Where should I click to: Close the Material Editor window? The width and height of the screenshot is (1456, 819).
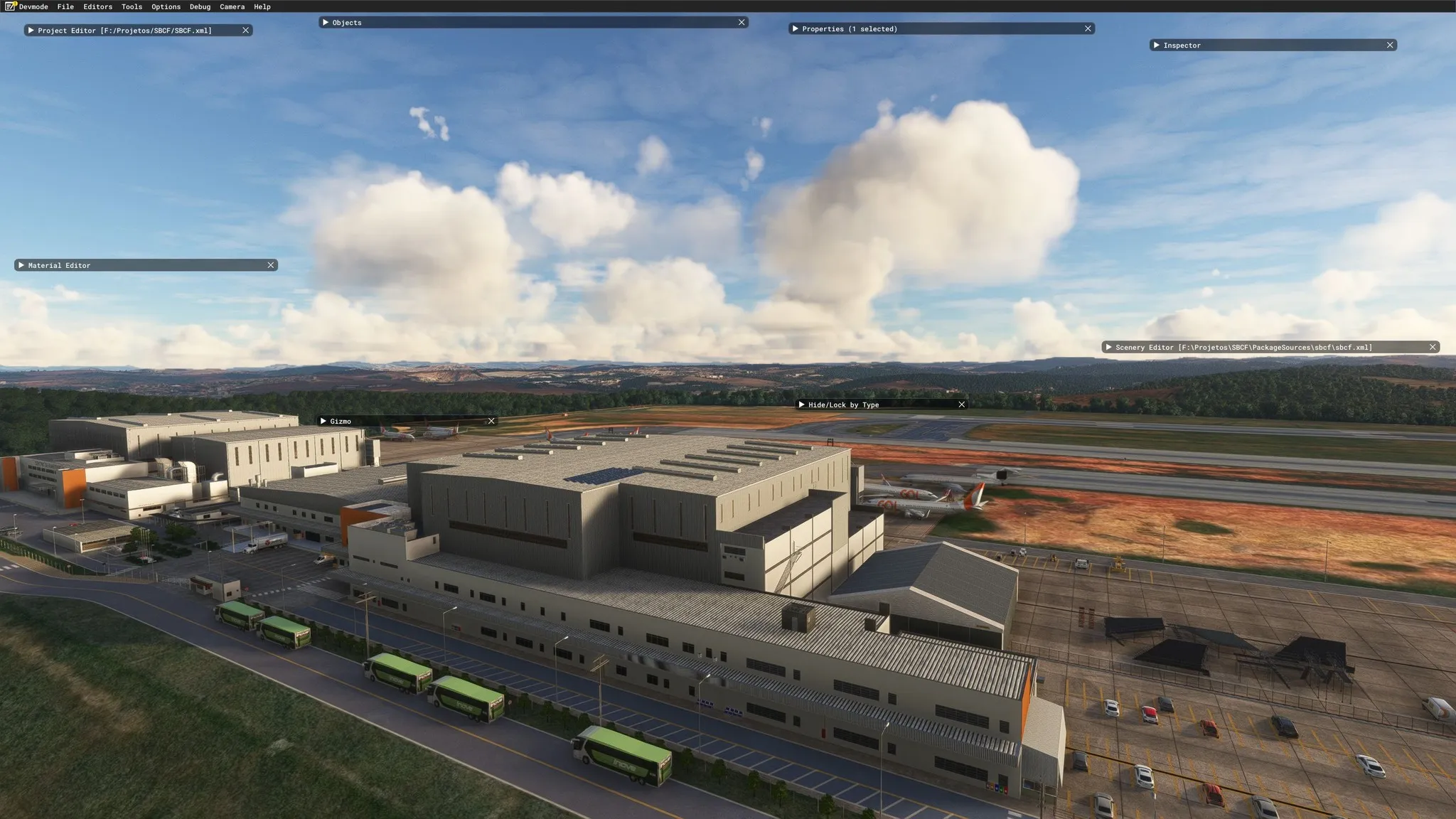tap(271, 265)
